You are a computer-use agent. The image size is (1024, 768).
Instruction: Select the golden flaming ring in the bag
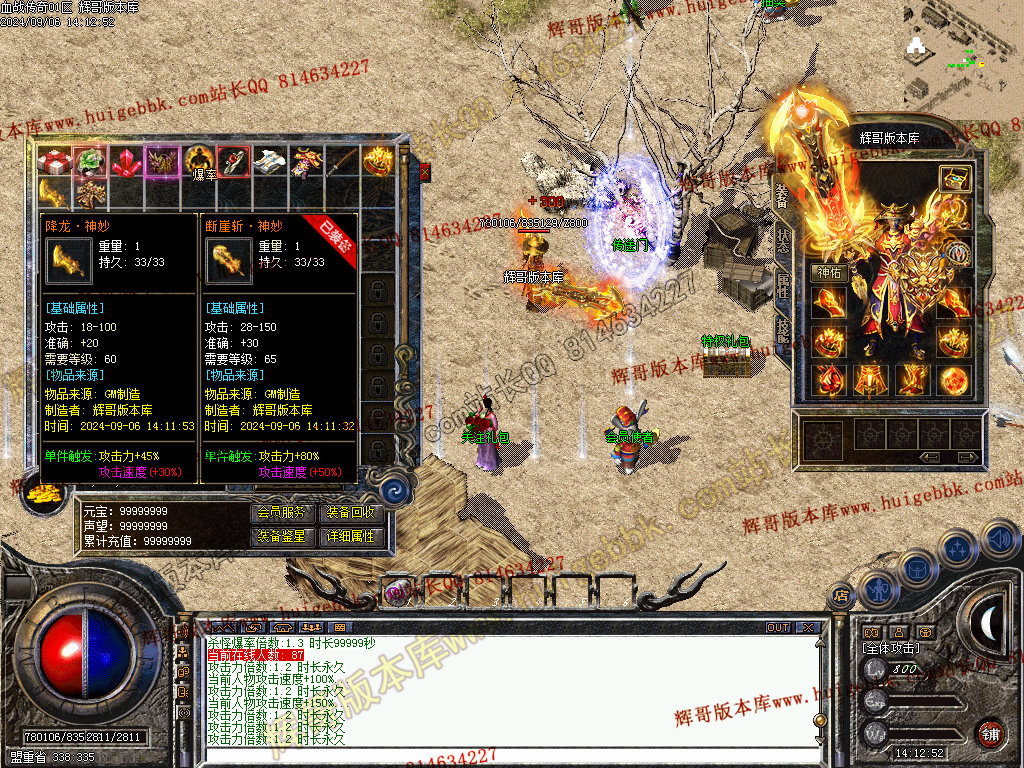coord(377,161)
